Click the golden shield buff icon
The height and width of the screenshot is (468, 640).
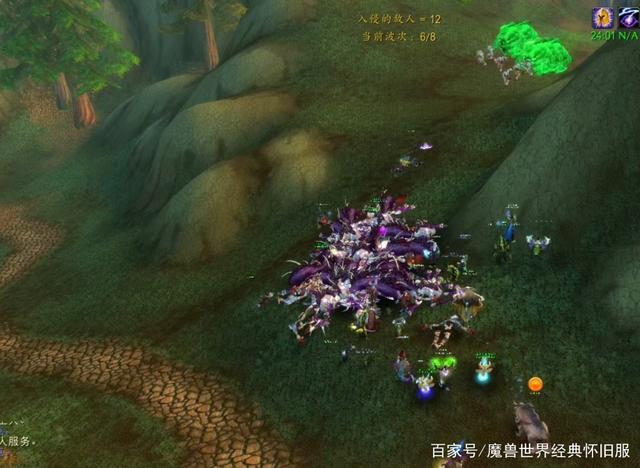click(x=603, y=17)
